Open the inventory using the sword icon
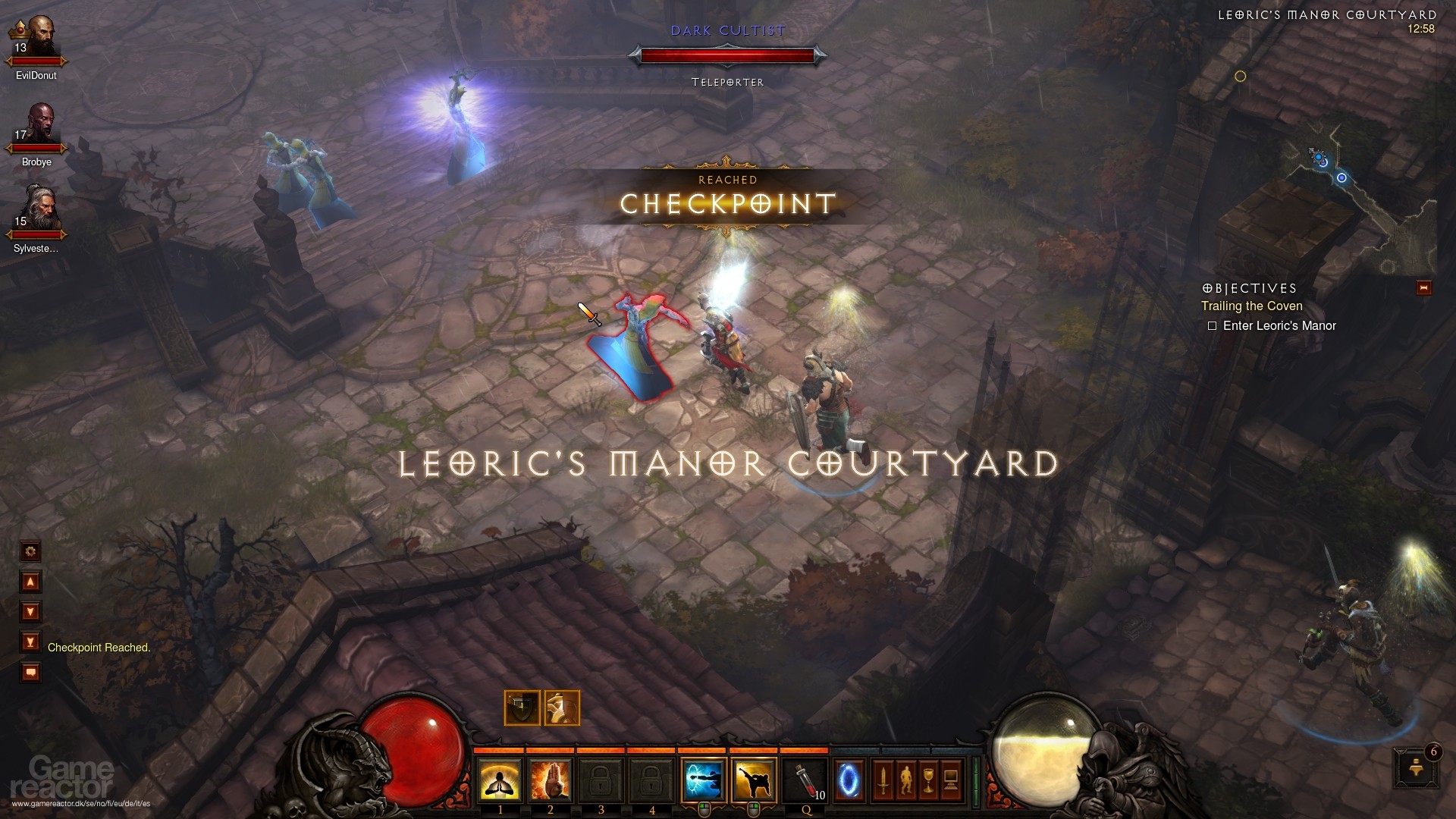The width and height of the screenshot is (1456, 819). (882, 781)
